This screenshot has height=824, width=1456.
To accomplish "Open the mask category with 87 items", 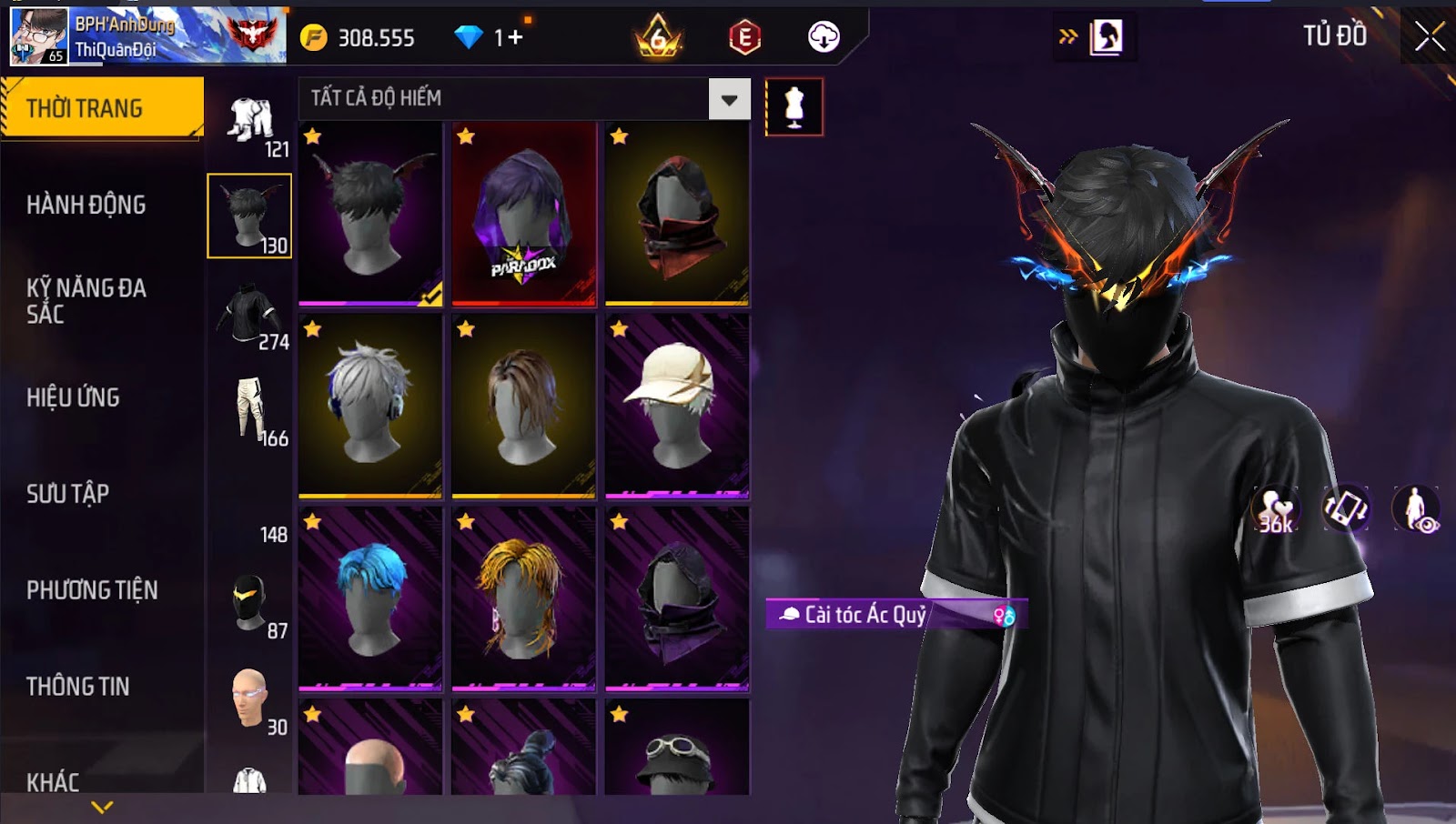I will click(250, 604).
